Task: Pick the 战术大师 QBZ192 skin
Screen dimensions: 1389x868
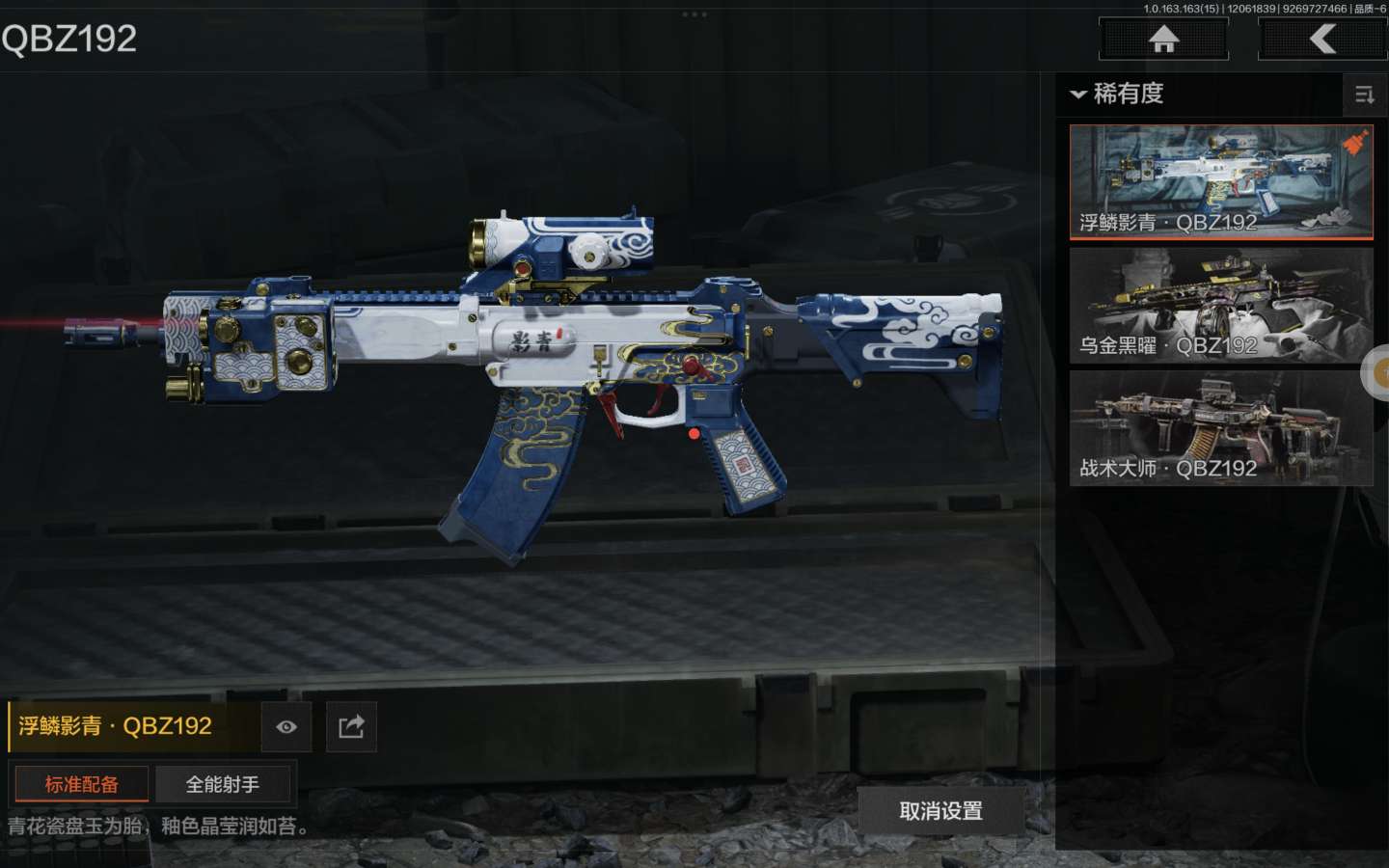Action: (x=1220, y=428)
